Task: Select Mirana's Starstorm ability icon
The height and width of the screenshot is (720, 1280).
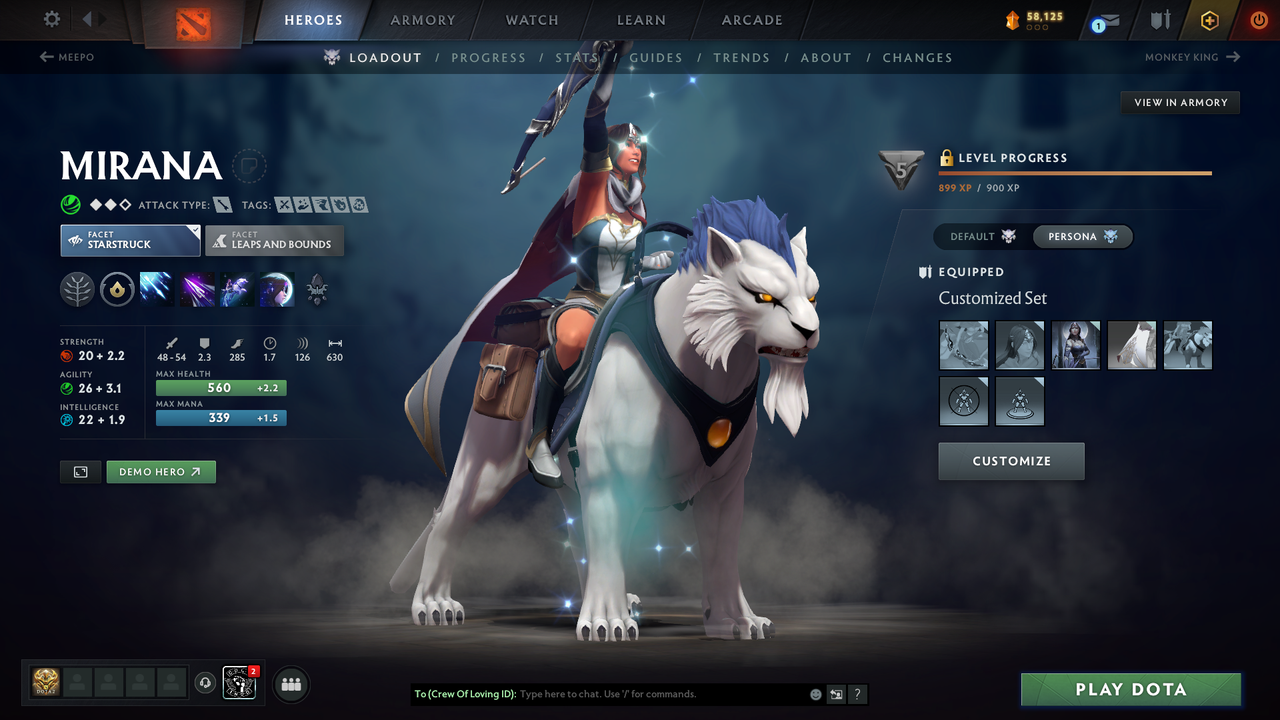Action: (x=157, y=290)
